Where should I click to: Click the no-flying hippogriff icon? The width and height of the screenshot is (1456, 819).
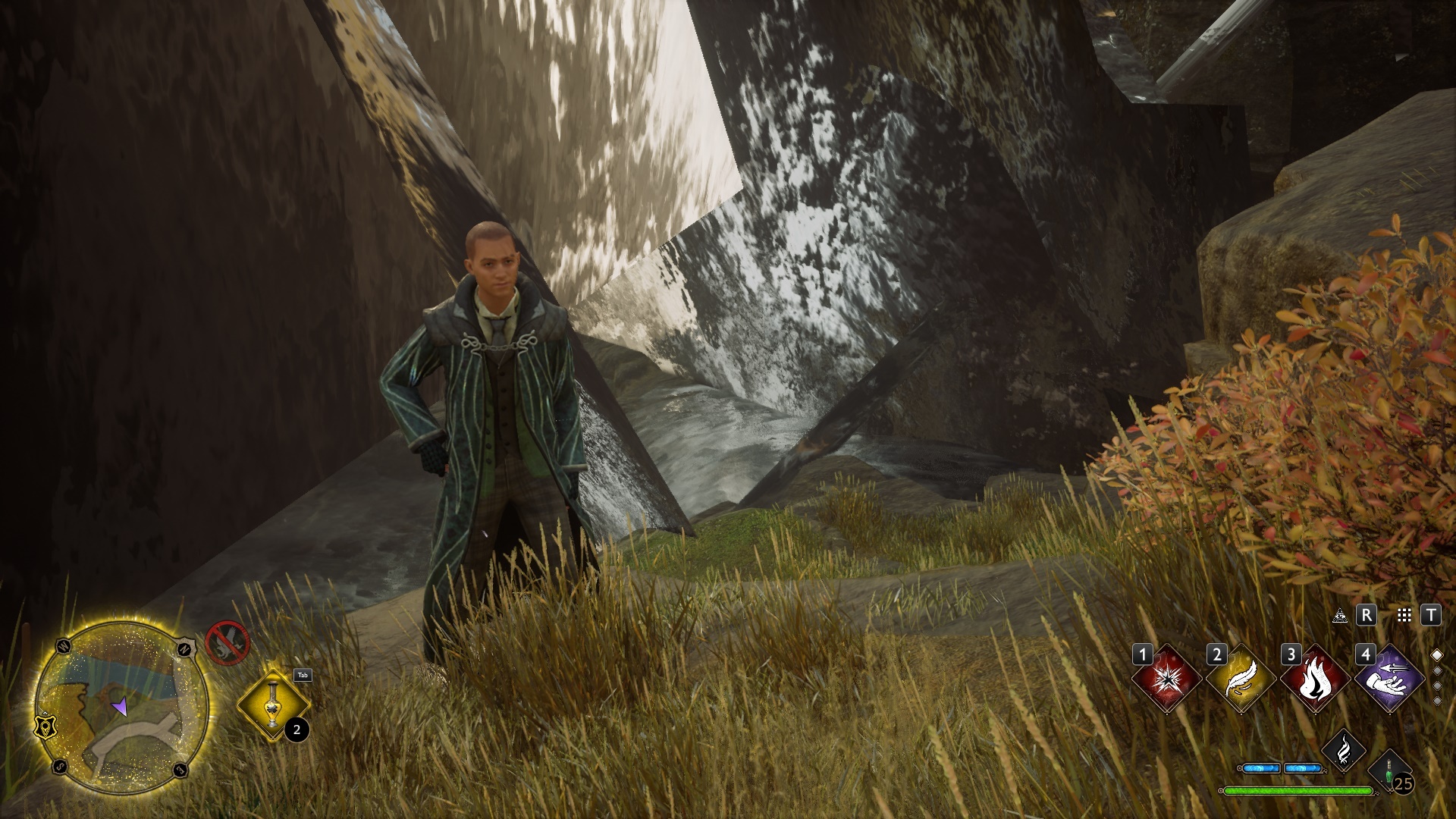(x=227, y=643)
